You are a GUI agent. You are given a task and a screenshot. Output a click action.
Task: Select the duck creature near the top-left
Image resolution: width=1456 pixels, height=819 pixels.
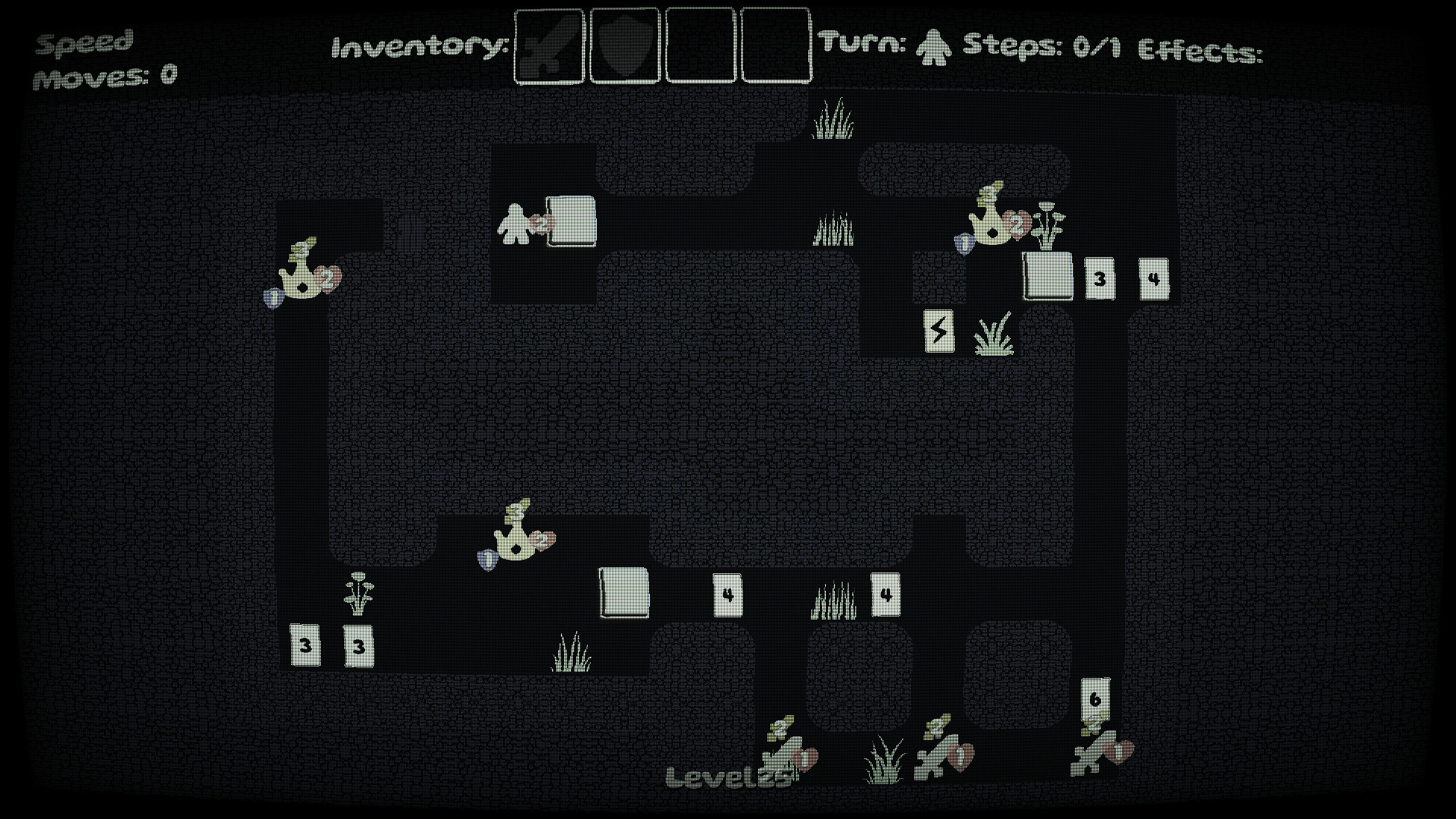point(302,277)
